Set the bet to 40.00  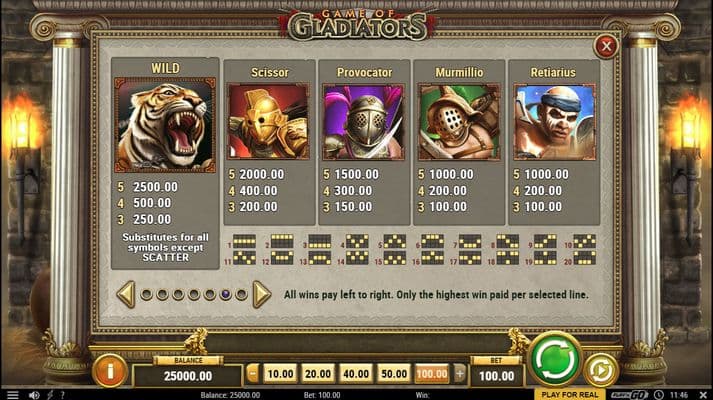tap(355, 373)
